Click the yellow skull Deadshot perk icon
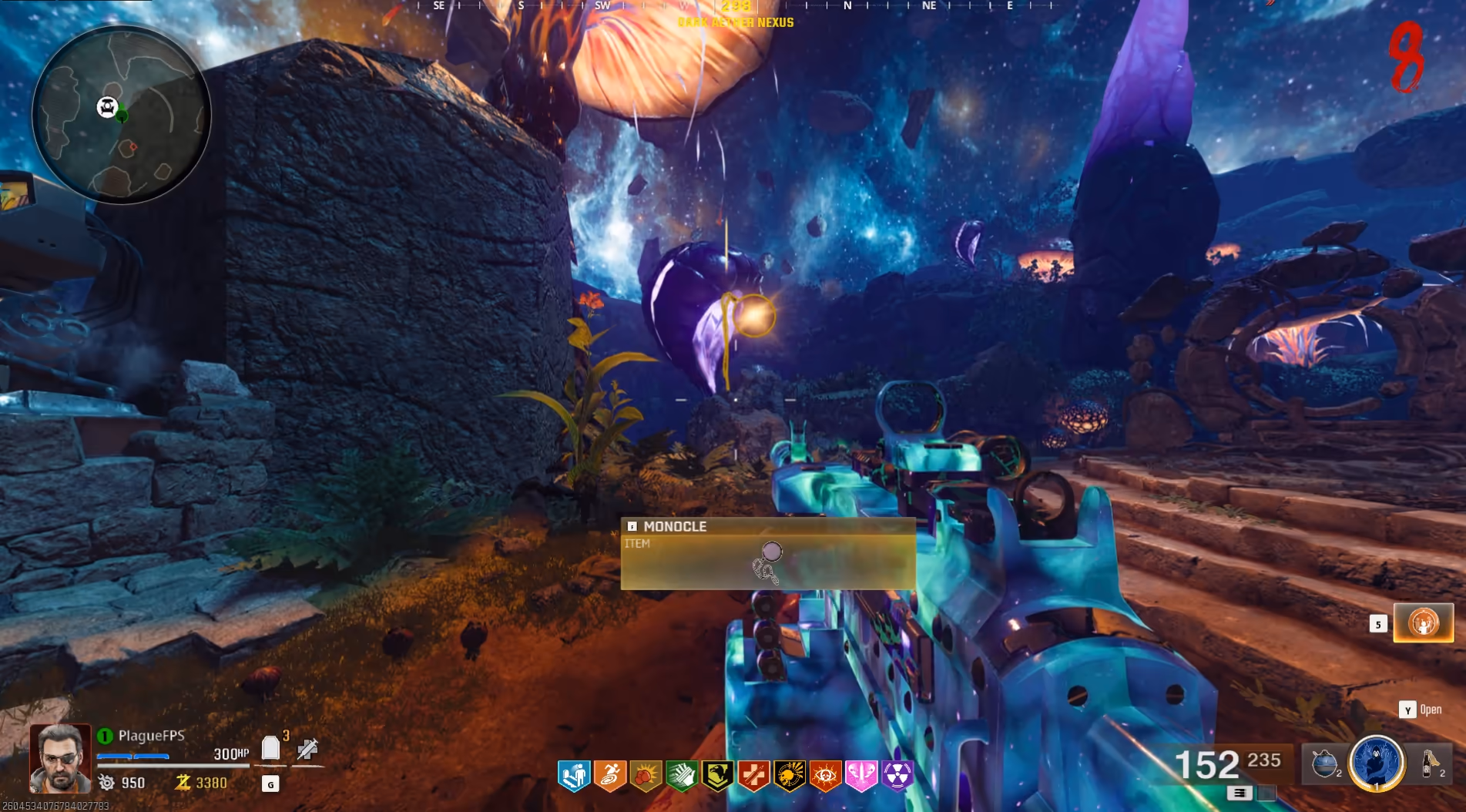The width and height of the screenshot is (1466, 812). (x=790, y=776)
